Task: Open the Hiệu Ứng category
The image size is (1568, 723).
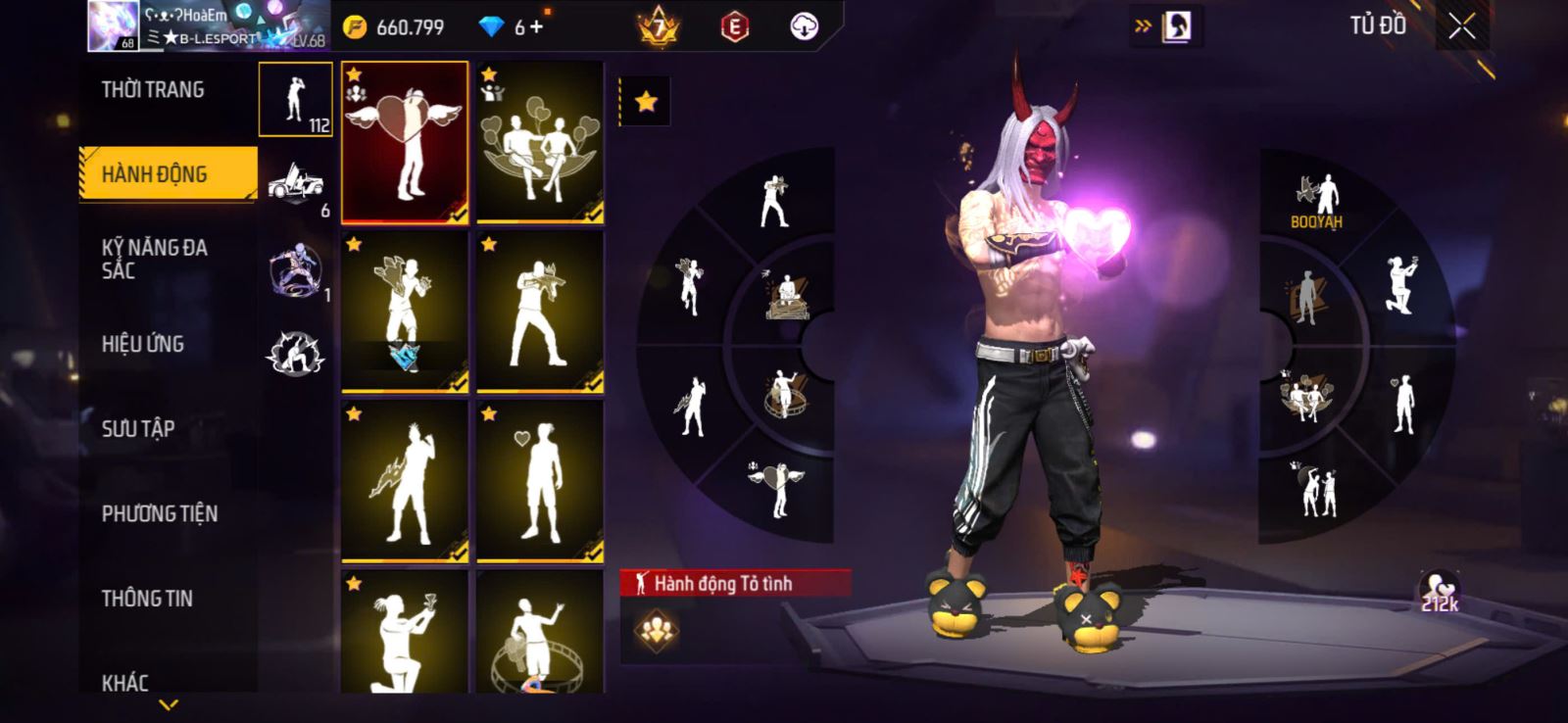Action: point(143,344)
